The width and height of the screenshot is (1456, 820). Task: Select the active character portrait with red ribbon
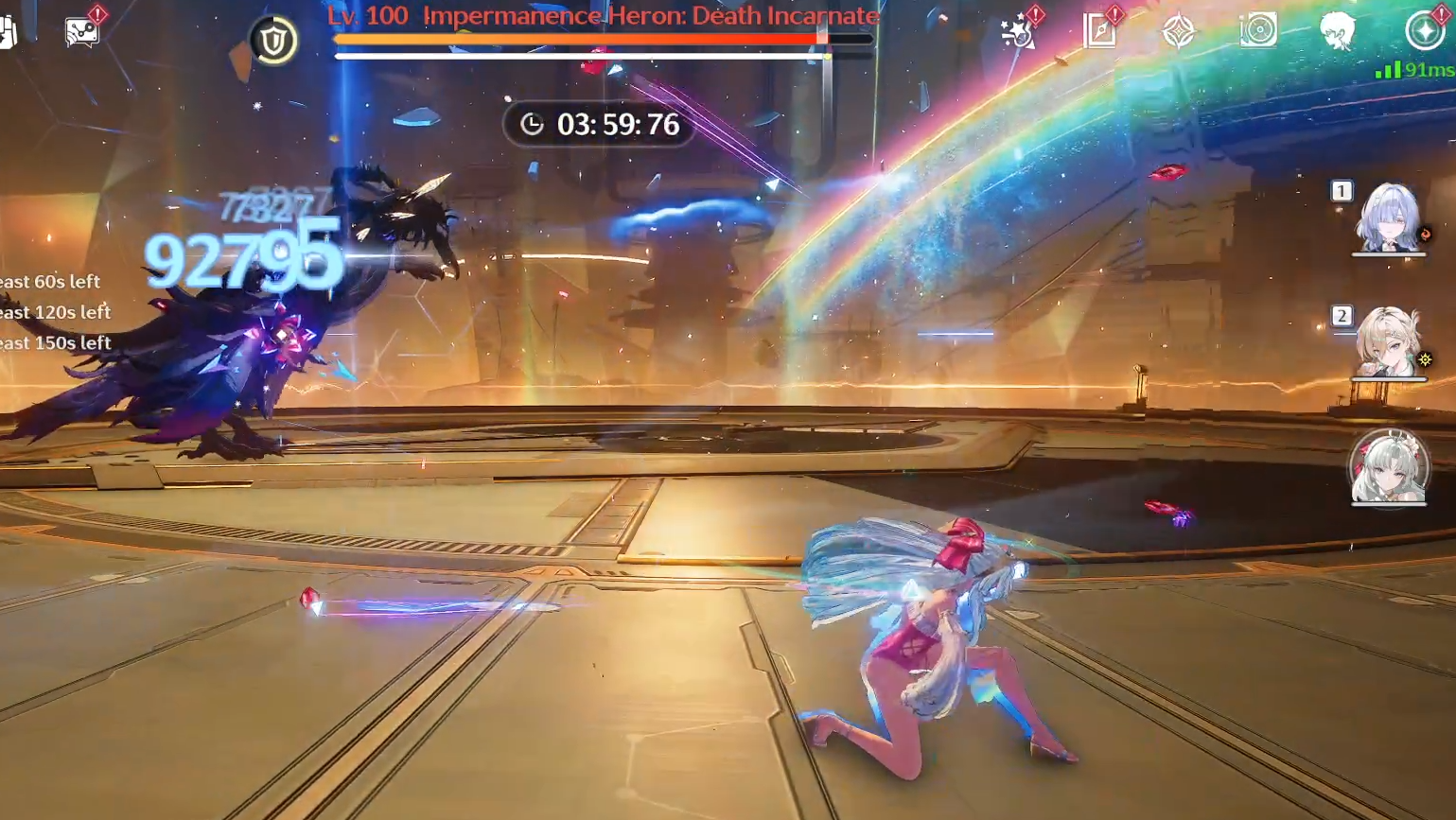coord(1388,467)
